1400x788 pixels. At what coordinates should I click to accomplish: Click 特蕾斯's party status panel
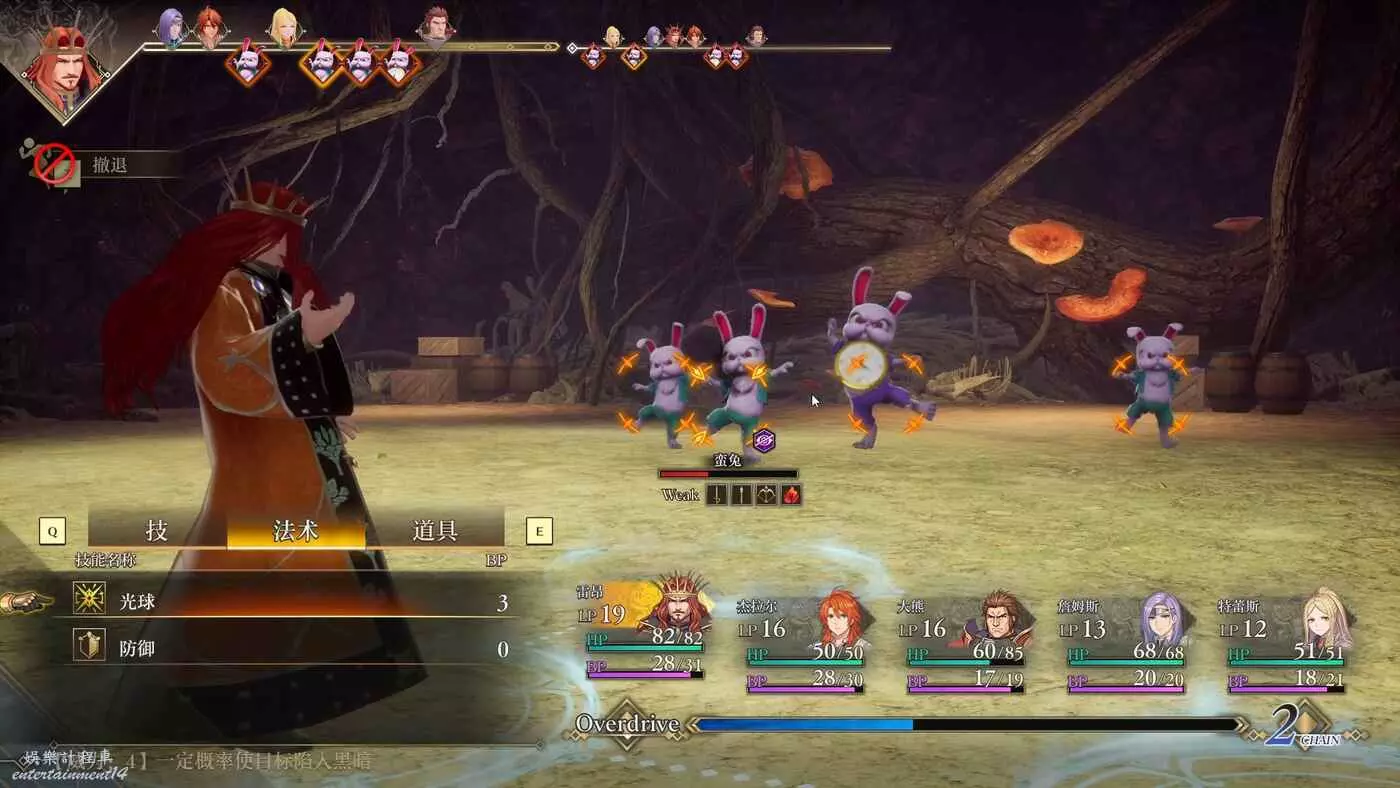1285,640
